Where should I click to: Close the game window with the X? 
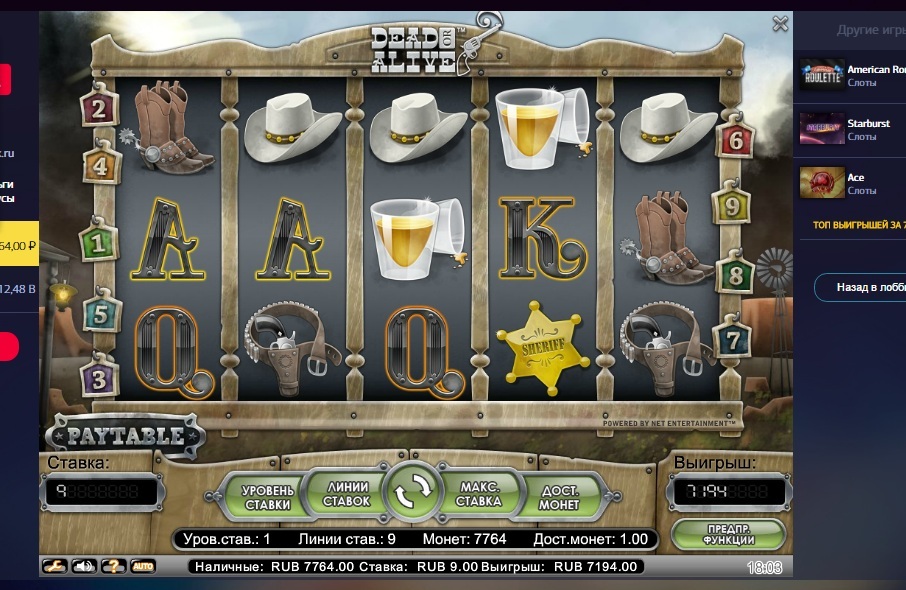(780, 24)
